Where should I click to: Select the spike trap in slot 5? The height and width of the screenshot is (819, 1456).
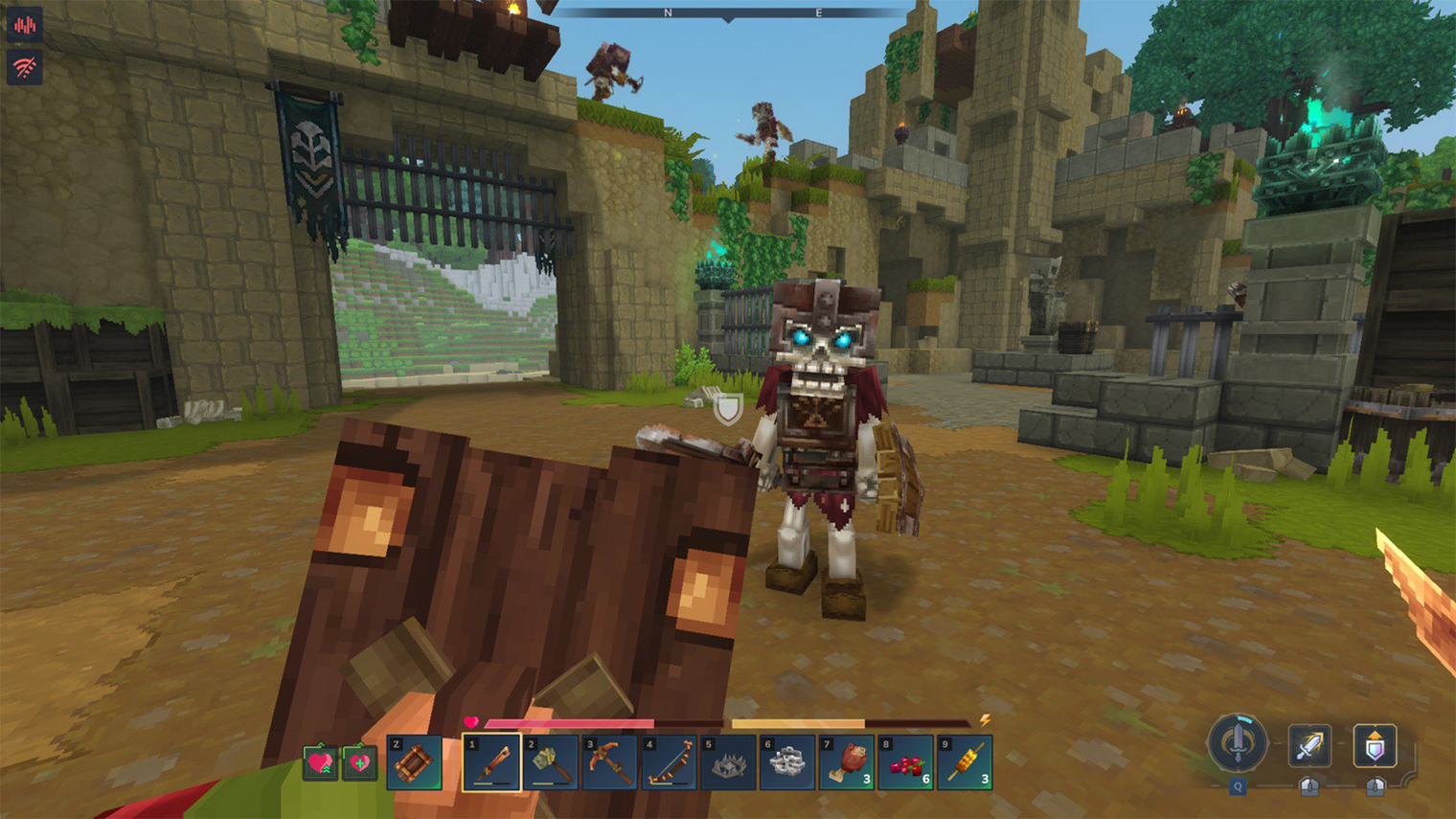pos(729,762)
